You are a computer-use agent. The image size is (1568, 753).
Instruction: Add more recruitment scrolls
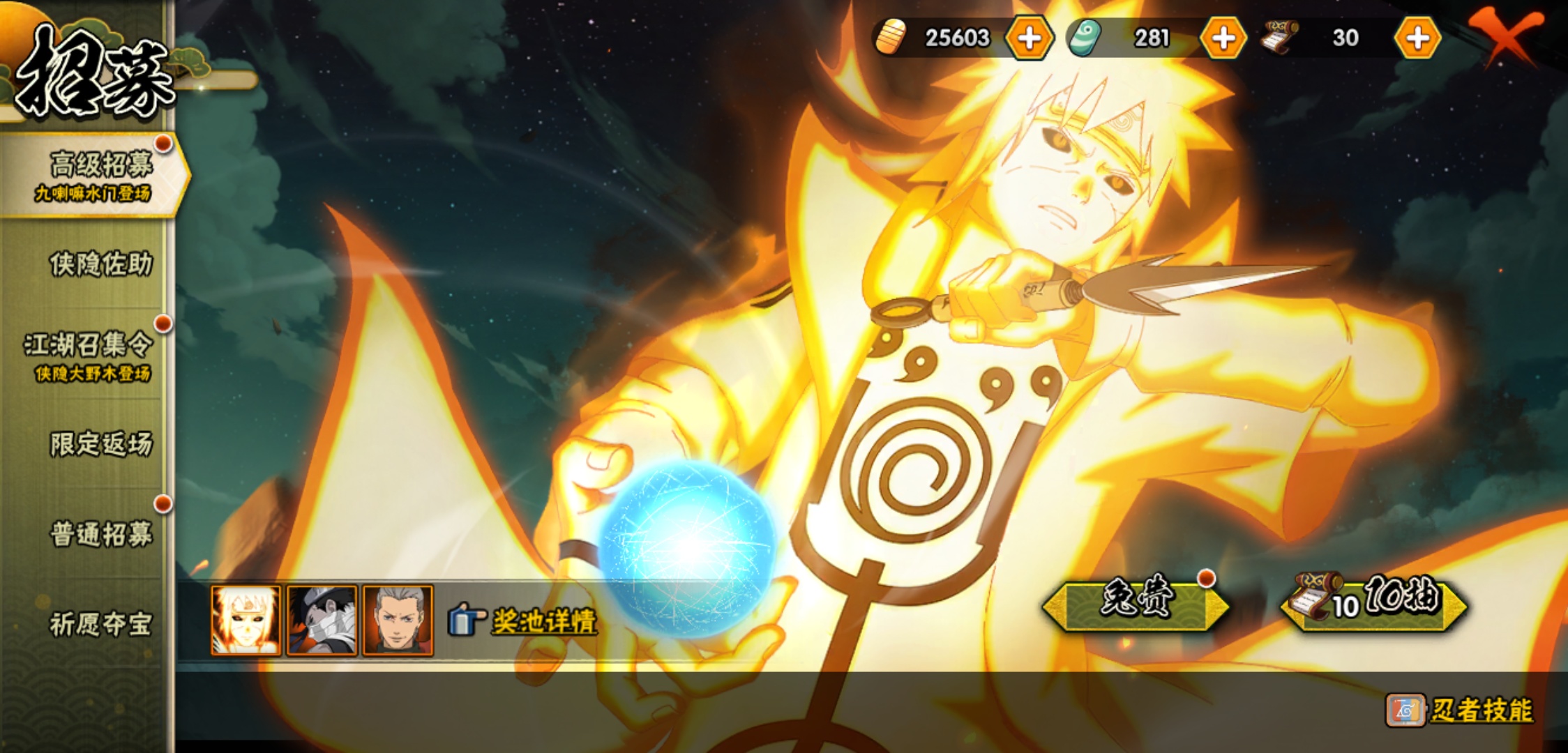point(1417,38)
